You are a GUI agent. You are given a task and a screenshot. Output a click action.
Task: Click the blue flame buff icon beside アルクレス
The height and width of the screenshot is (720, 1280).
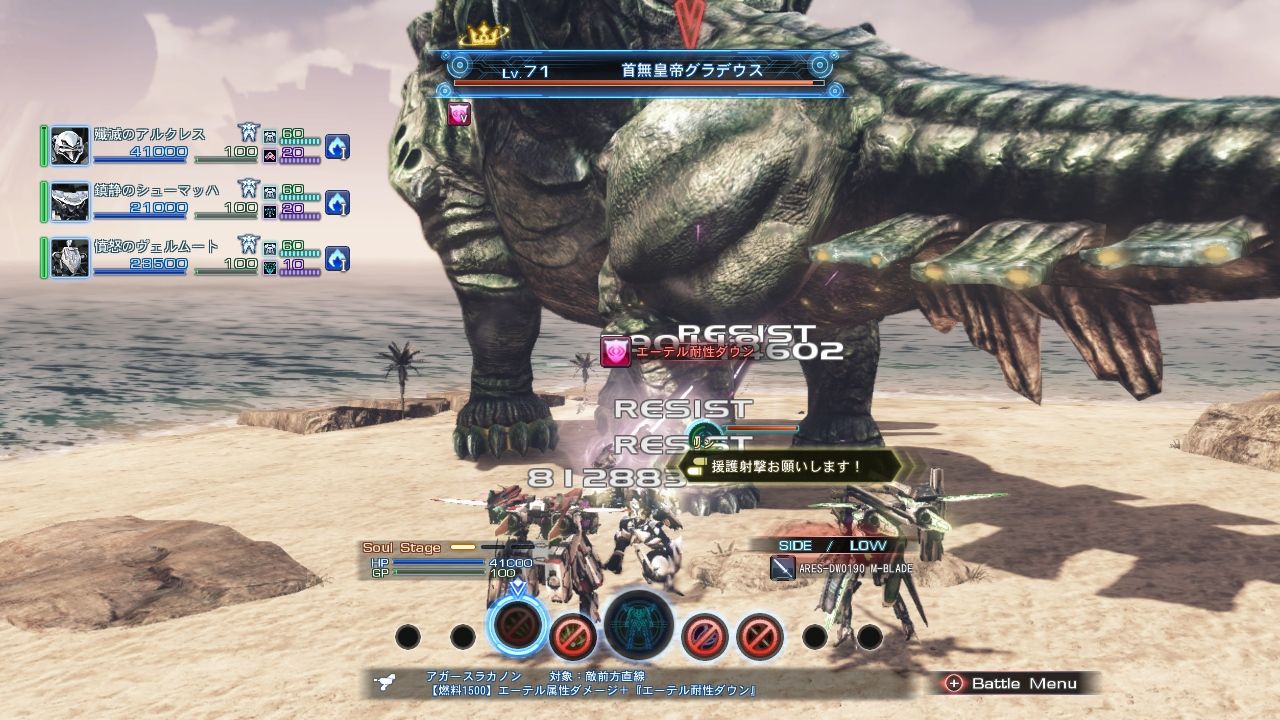(x=337, y=147)
